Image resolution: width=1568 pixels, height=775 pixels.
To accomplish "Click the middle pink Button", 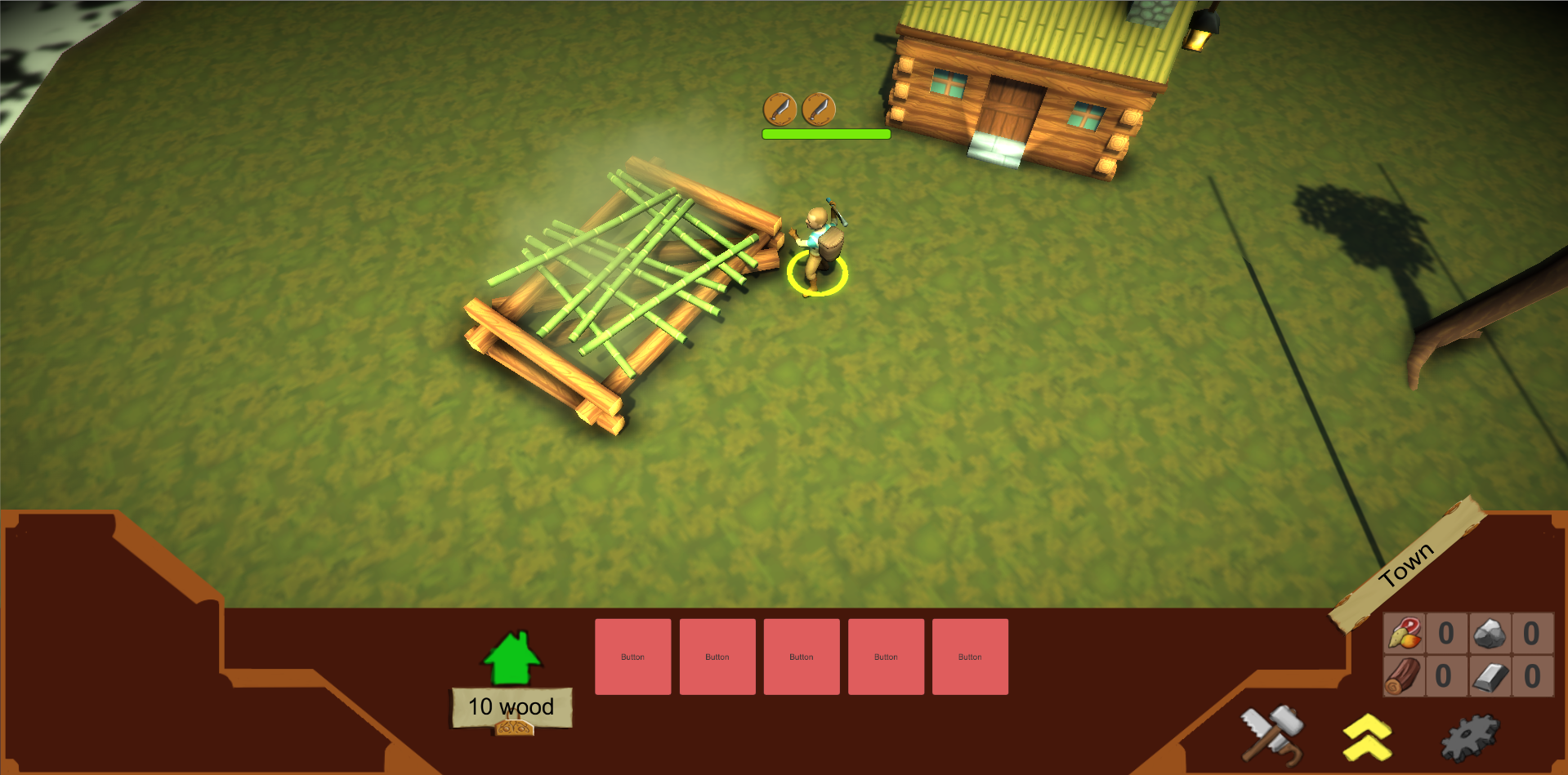I will coord(801,656).
